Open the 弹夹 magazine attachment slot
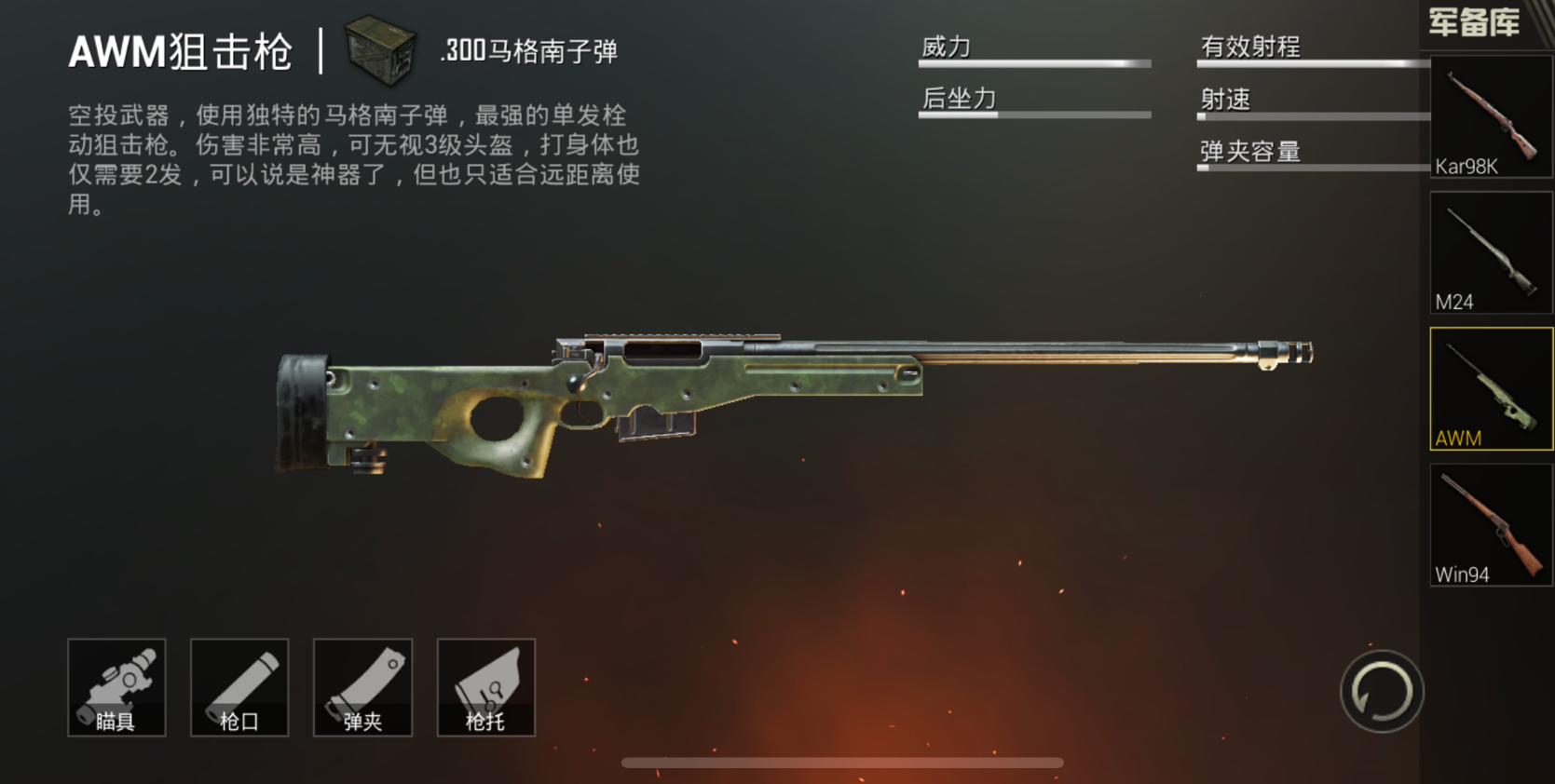This screenshot has width=1555, height=784. [362, 687]
